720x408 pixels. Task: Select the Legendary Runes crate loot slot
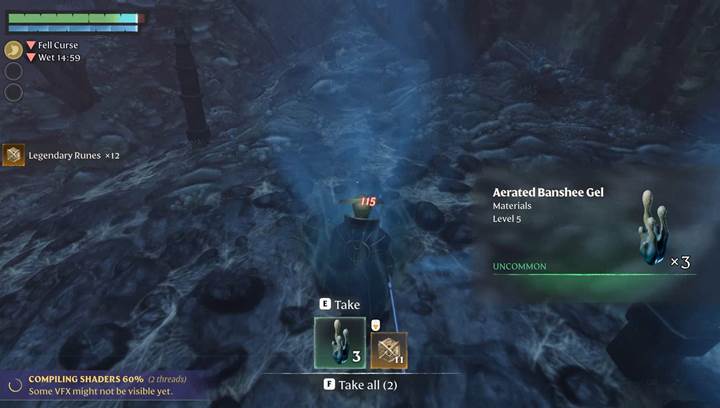pyautogui.click(x=389, y=350)
